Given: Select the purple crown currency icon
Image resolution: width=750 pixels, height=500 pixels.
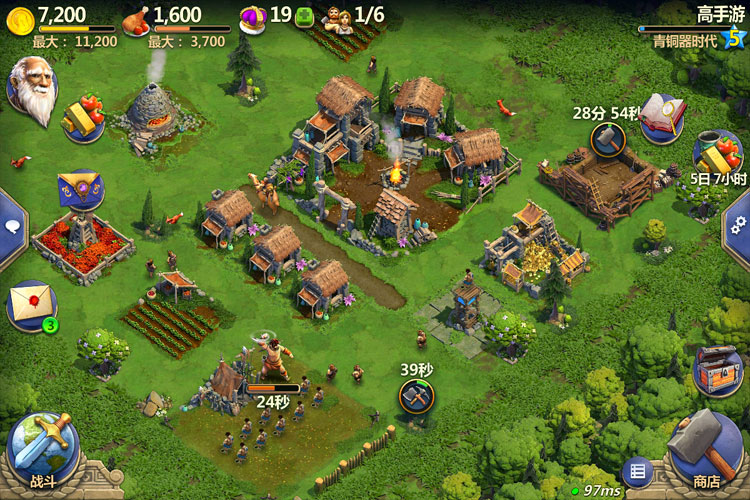Looking at the screenshot, I should [253, 16].
